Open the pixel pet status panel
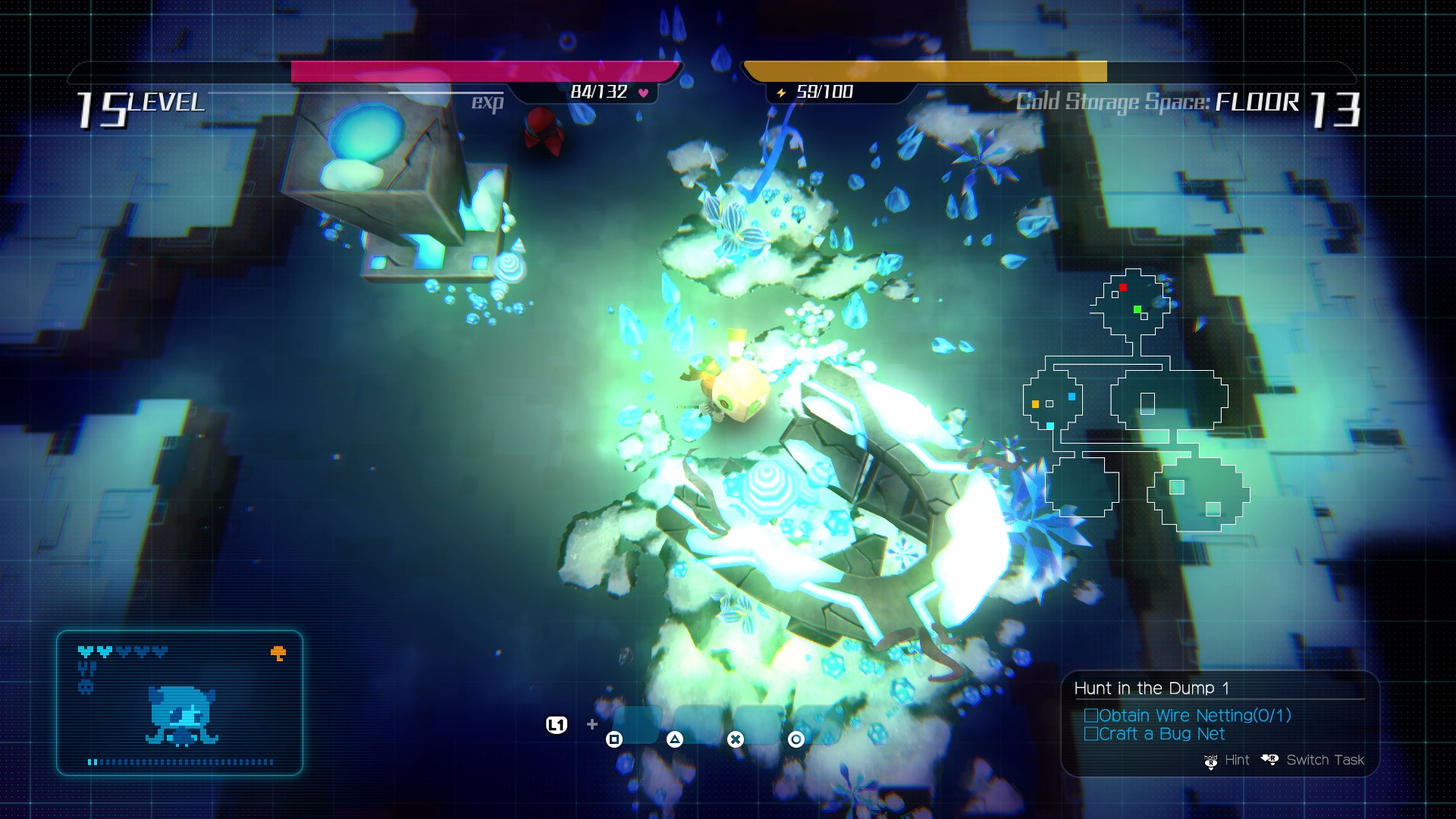 click(x=180, y=703)
